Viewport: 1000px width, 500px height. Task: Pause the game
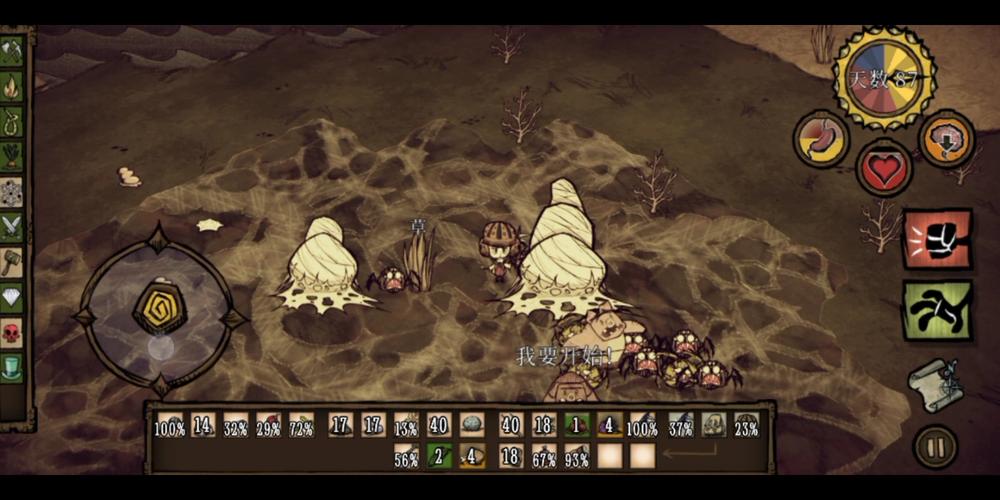936,446
